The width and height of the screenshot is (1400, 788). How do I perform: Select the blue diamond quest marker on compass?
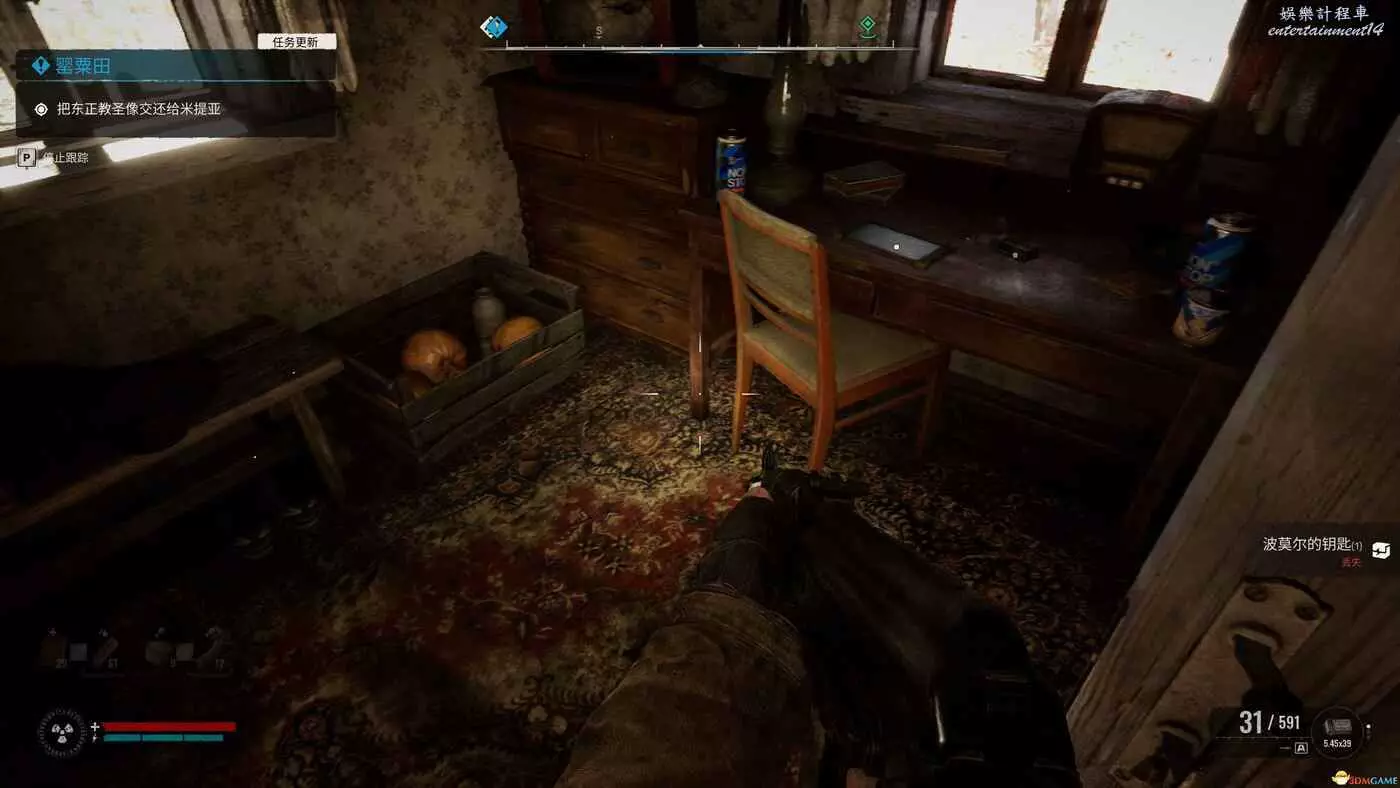pos(493,27)
